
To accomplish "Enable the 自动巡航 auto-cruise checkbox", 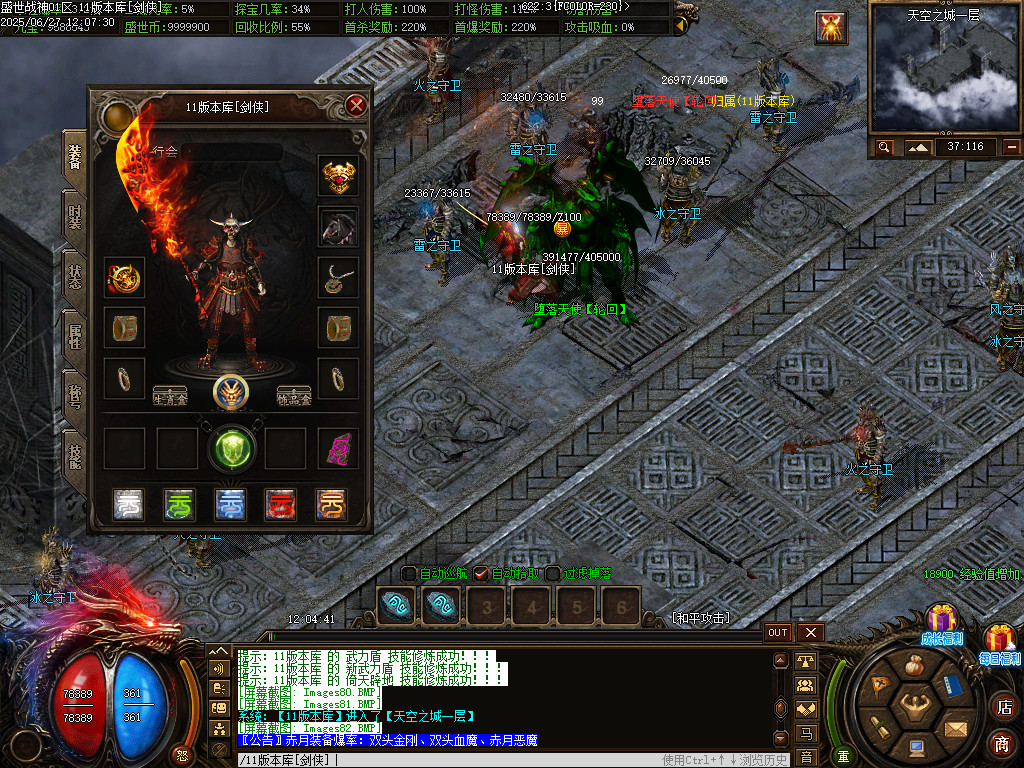I will click(409, 574).
